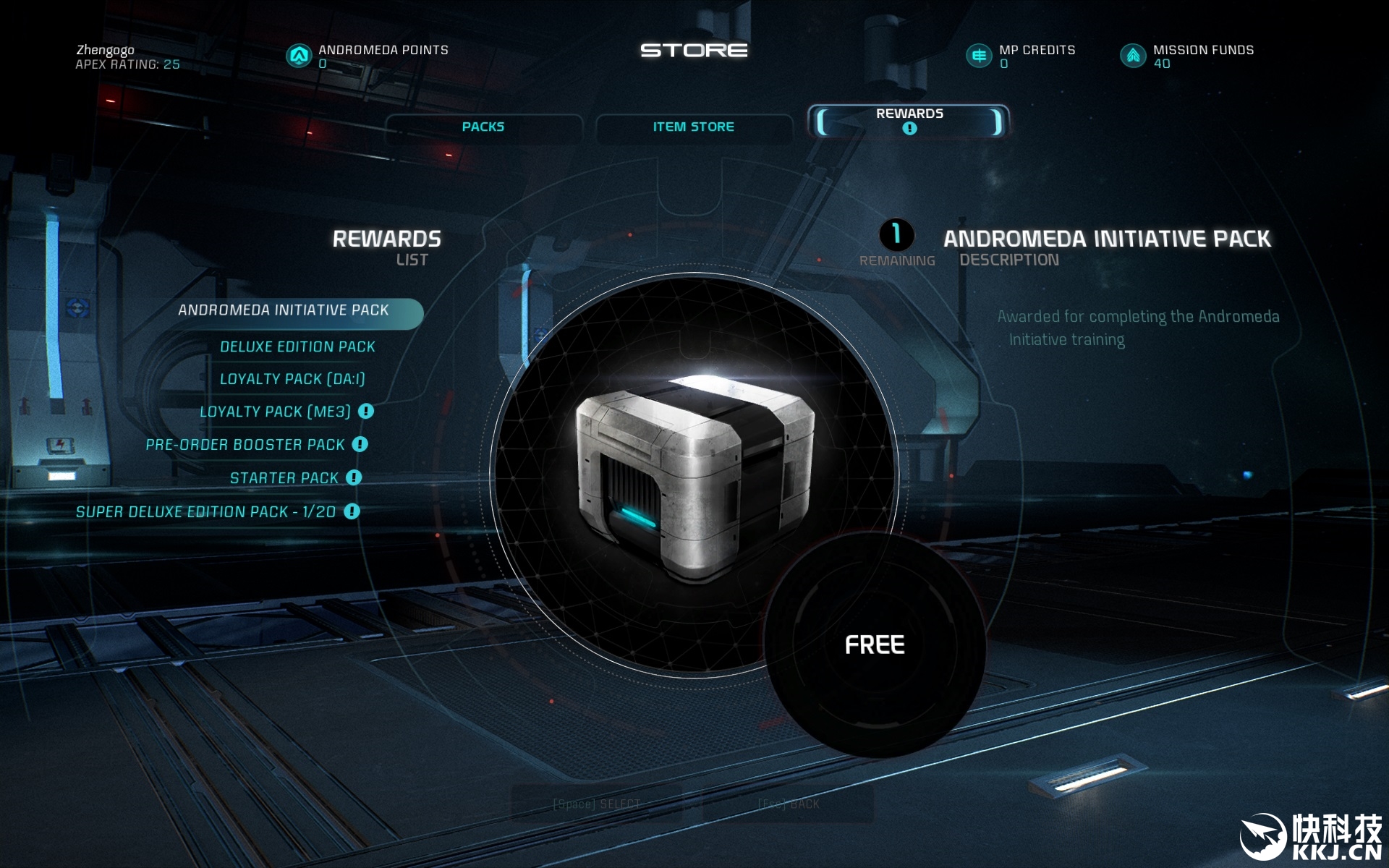
Task: Switch to the Packs tab
Action: pos(483,127)
